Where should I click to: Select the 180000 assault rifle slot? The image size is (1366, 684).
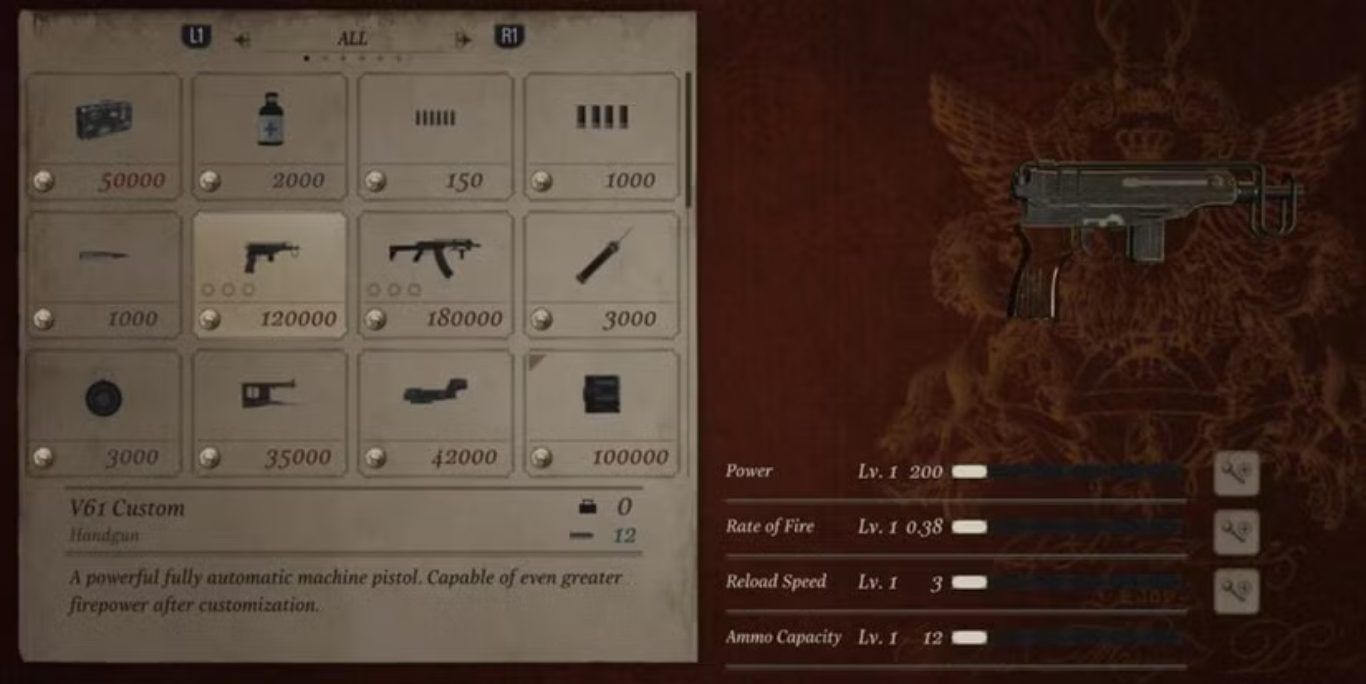(x=436, y=274)
